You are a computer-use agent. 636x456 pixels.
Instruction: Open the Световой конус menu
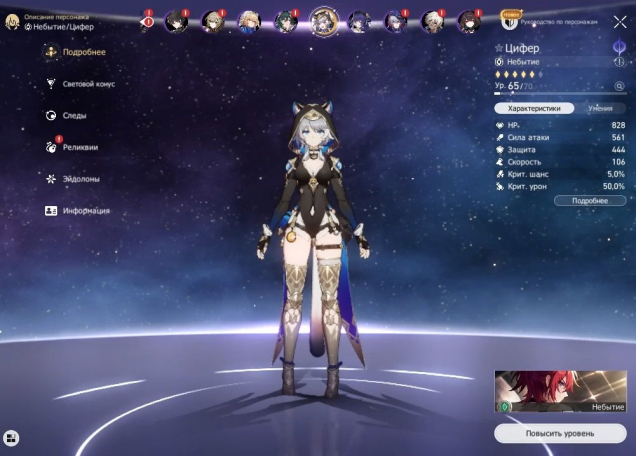click(88, 84)
